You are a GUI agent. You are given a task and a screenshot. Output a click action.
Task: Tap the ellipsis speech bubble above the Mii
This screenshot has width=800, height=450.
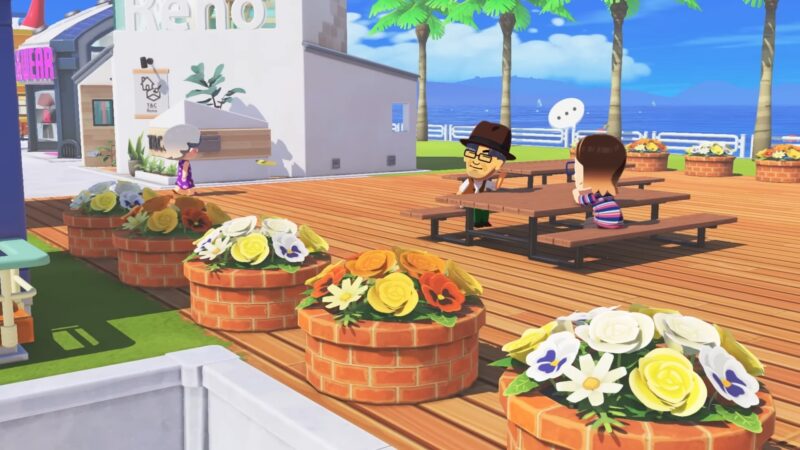click(566, 112)
